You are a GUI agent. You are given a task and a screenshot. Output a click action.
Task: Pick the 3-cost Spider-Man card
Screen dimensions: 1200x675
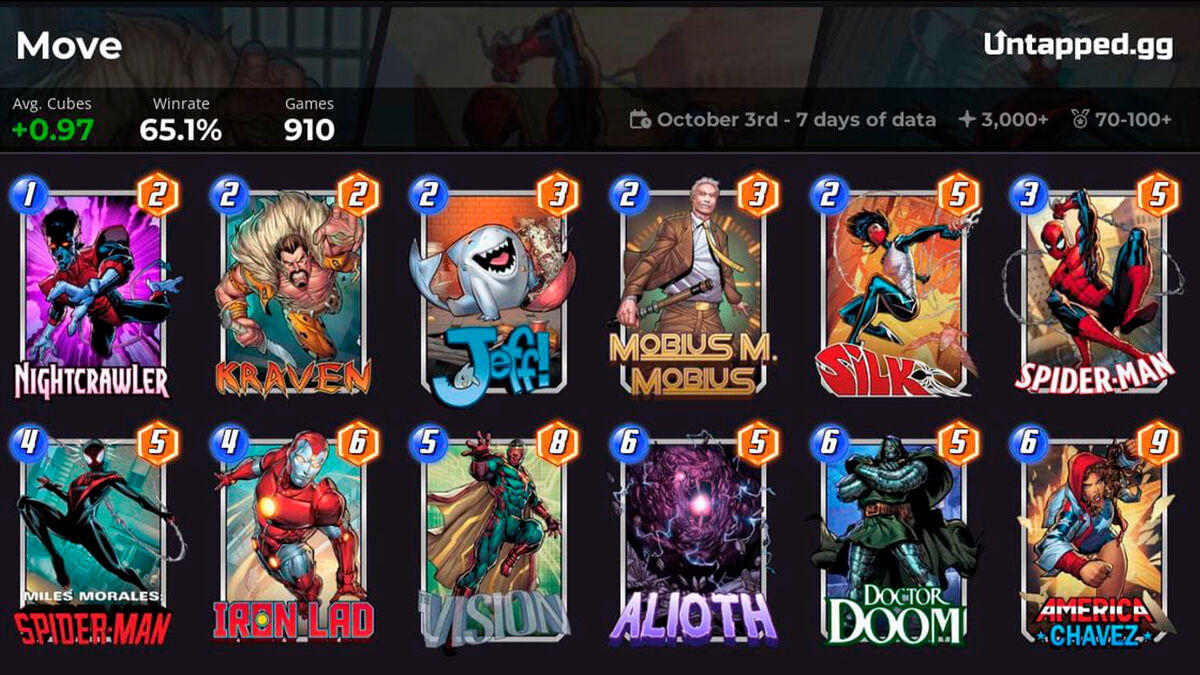coord(1092,290)
